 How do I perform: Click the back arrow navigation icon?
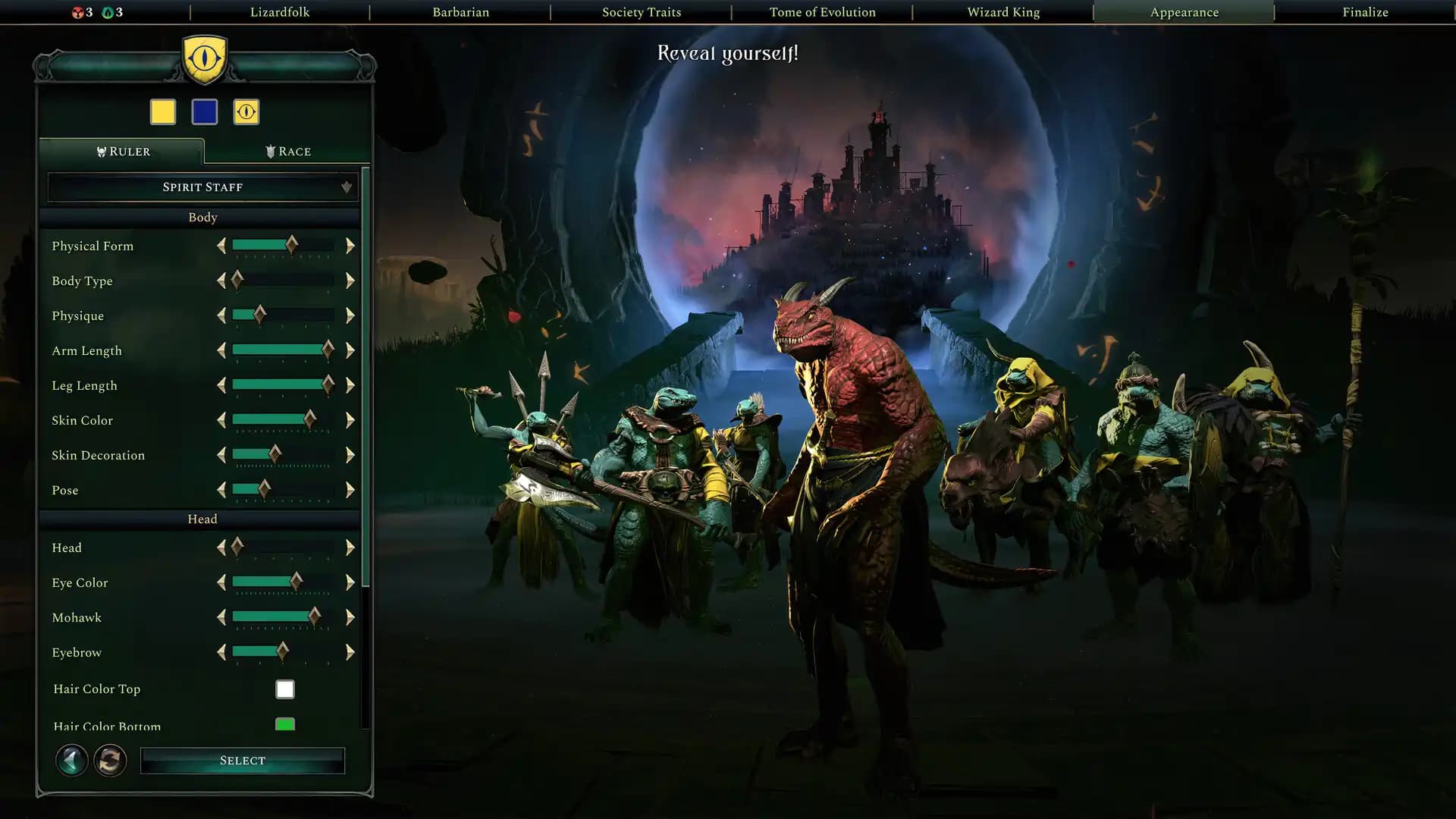point(72,761)
